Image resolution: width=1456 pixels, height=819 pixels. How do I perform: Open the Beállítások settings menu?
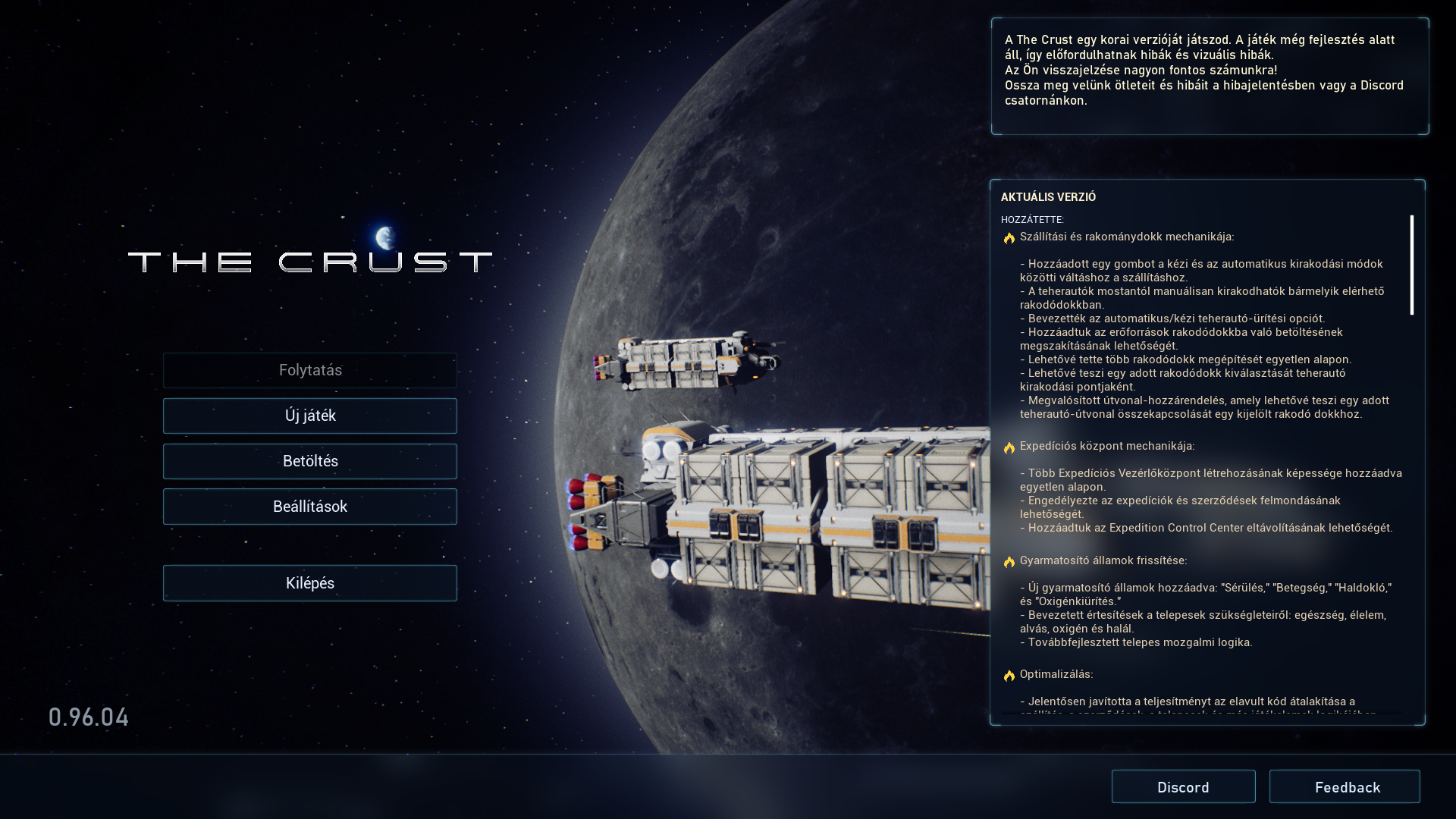pyautogui.click(x=309, y=507)
